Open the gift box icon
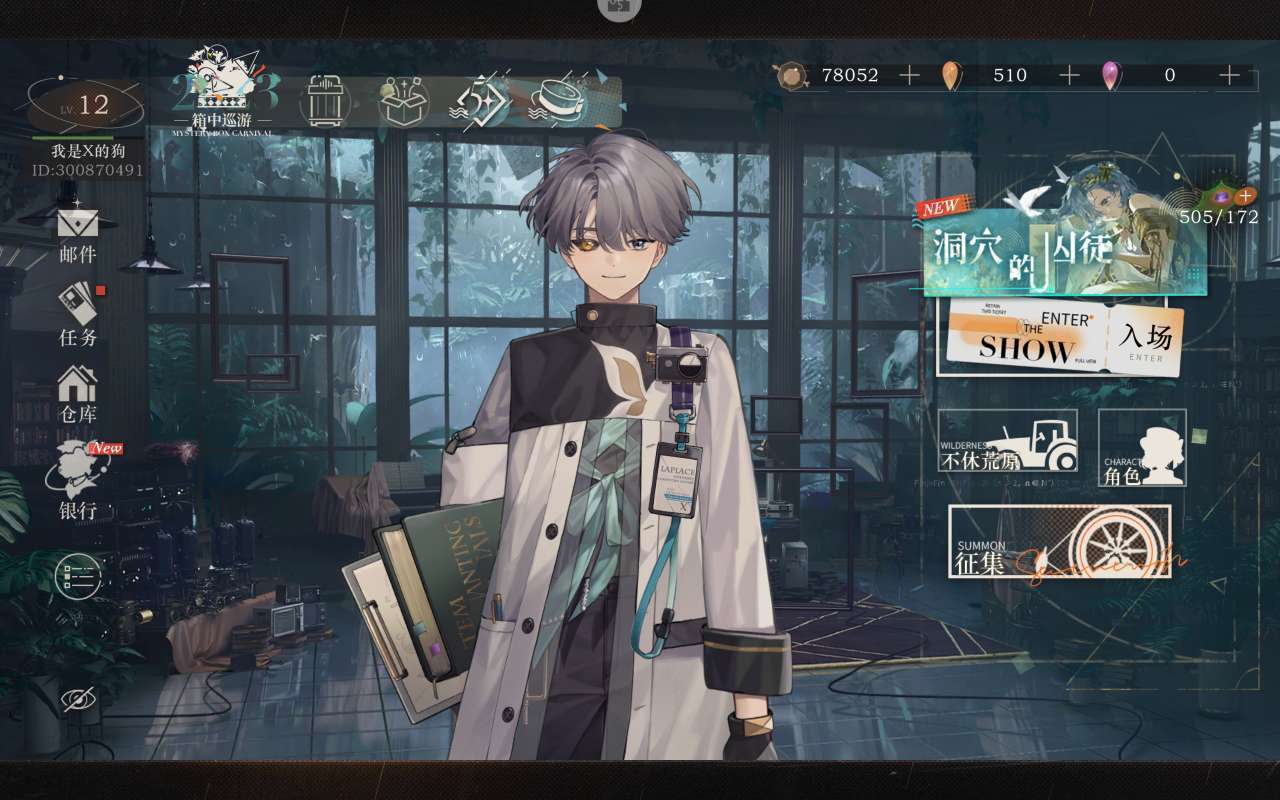Image resolution: width=1280 pixels, height=800 pixels. 404,100
